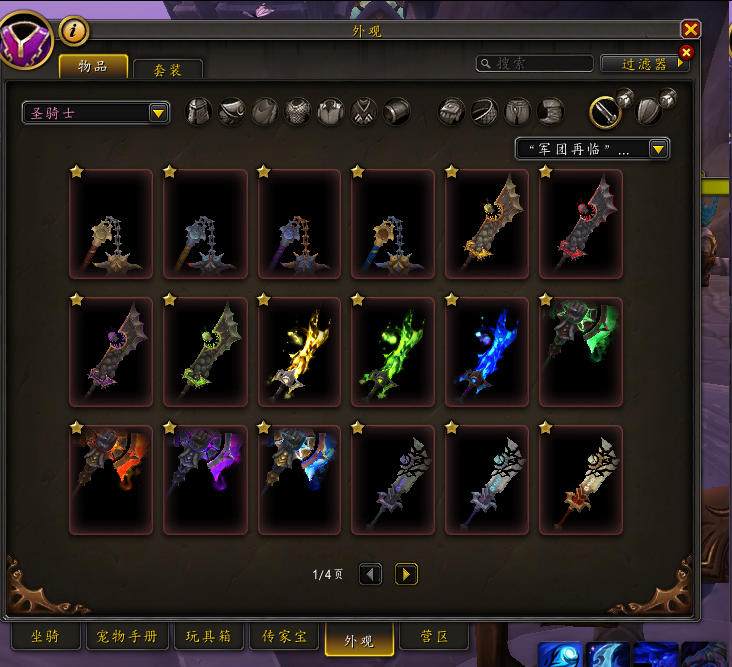Screen dimensions: 732x667
Task: Switch to the 套装 sets tab
Action: pos(167,69)
